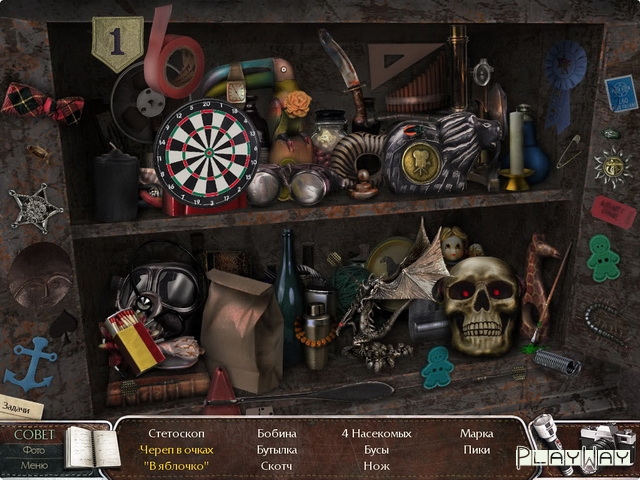Click the Бутылка list entry

(x=276, y=450)
